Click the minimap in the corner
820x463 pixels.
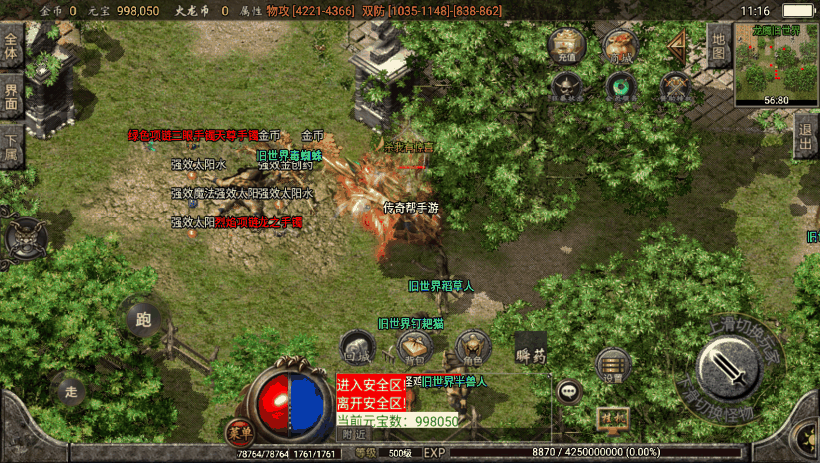pos(776,62)
